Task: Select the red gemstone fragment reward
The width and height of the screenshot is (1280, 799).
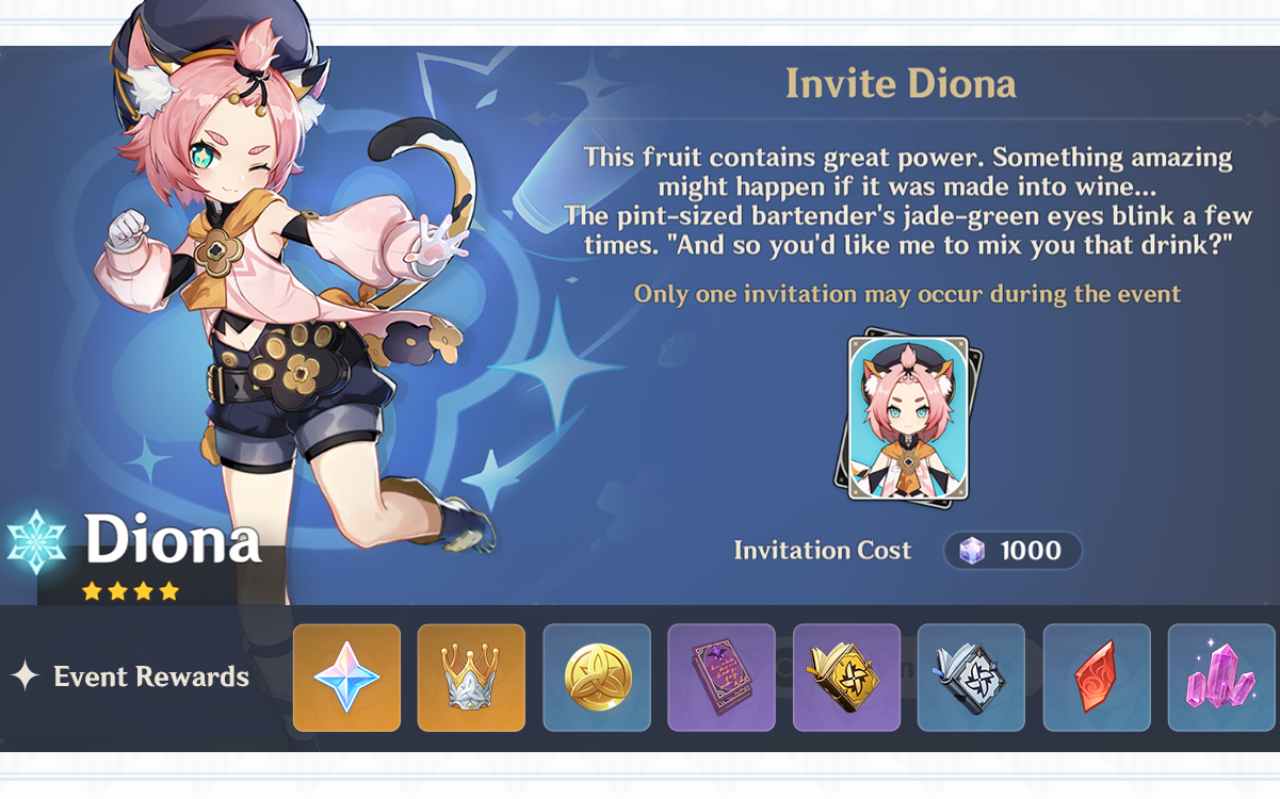Action: click(x=1097, y=677)
